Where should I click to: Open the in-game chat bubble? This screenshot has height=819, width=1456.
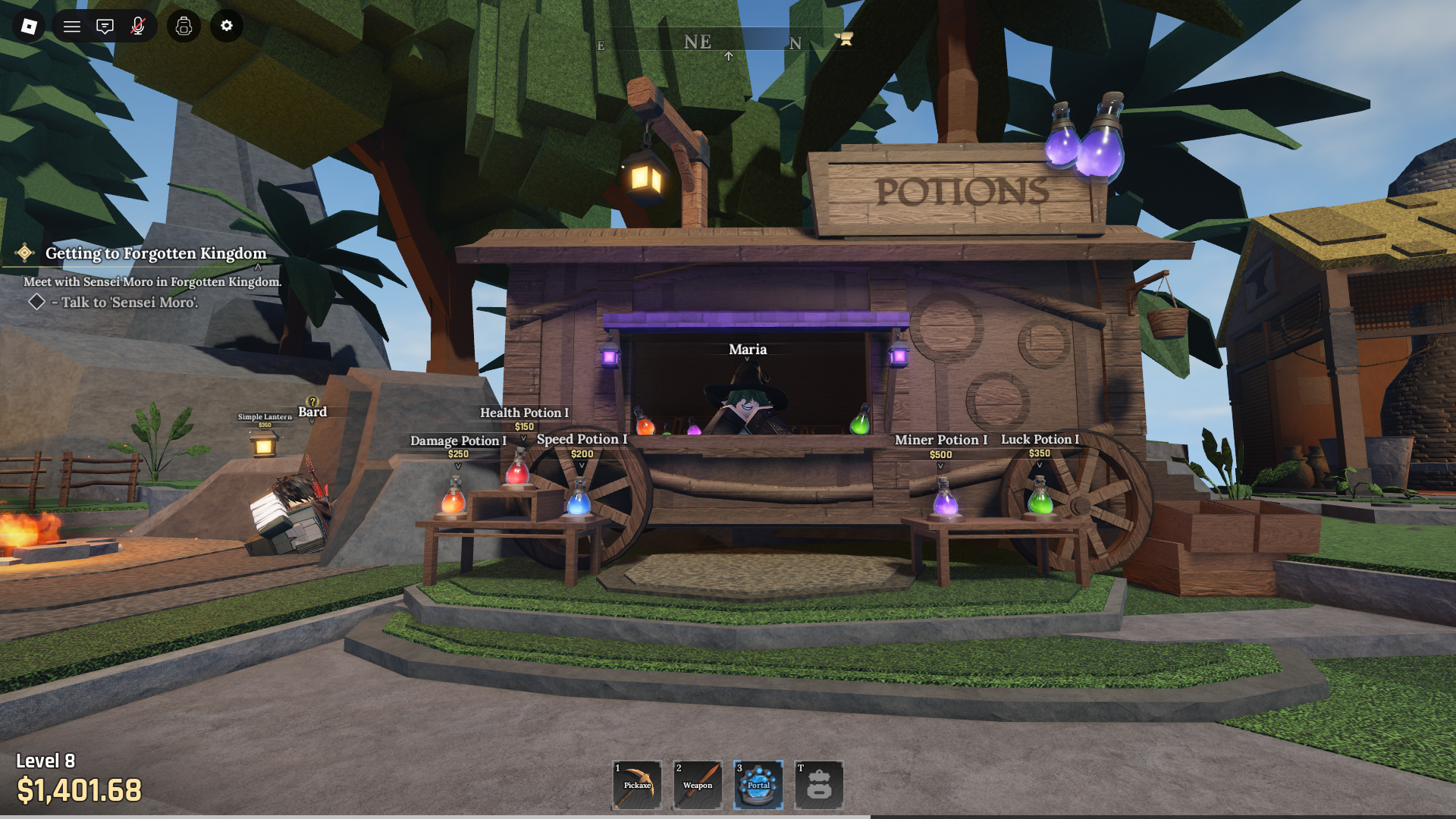pos(104,27)
